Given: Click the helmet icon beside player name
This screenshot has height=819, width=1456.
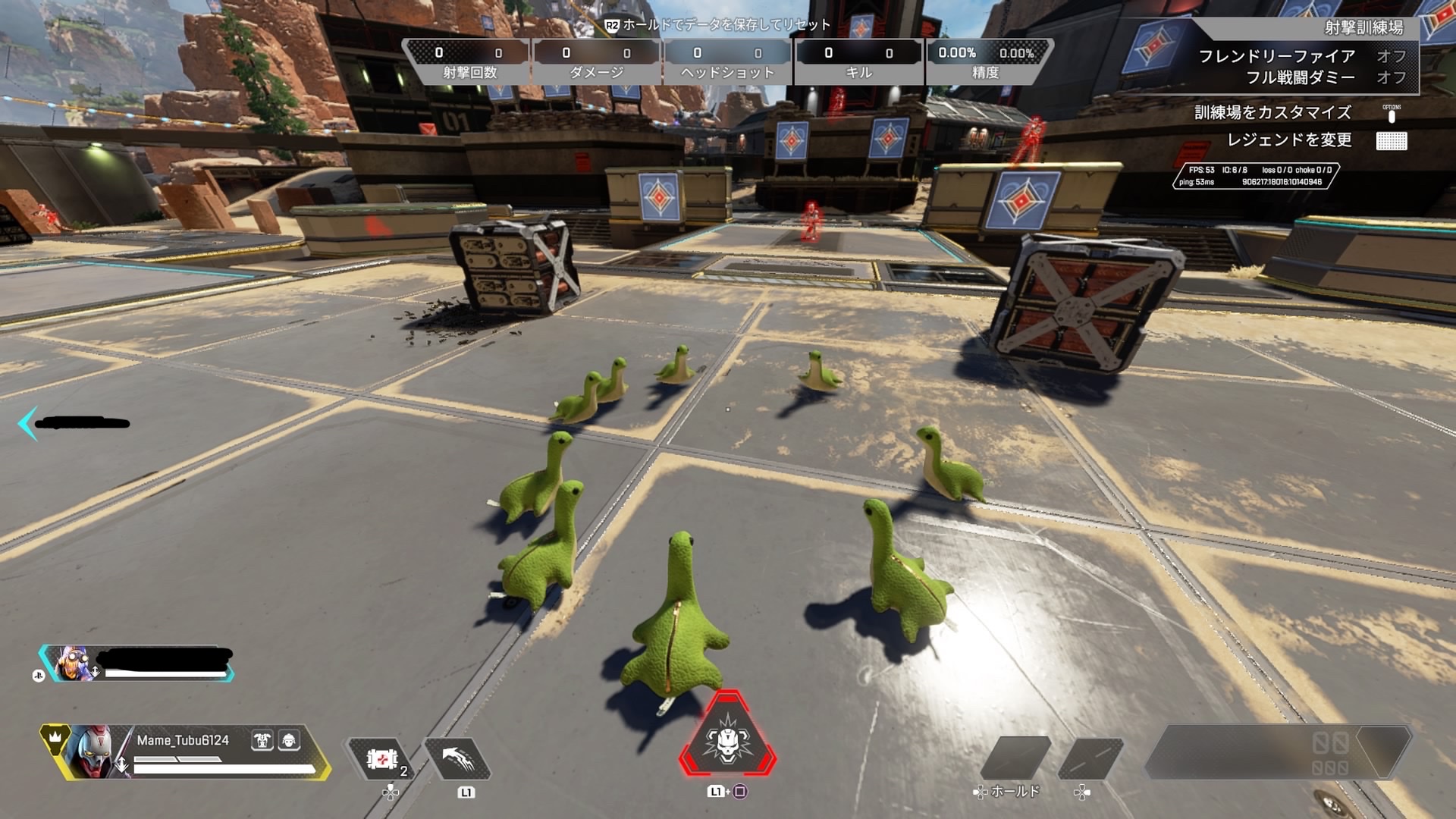Looking at the screenshot, I should point(289,740).
